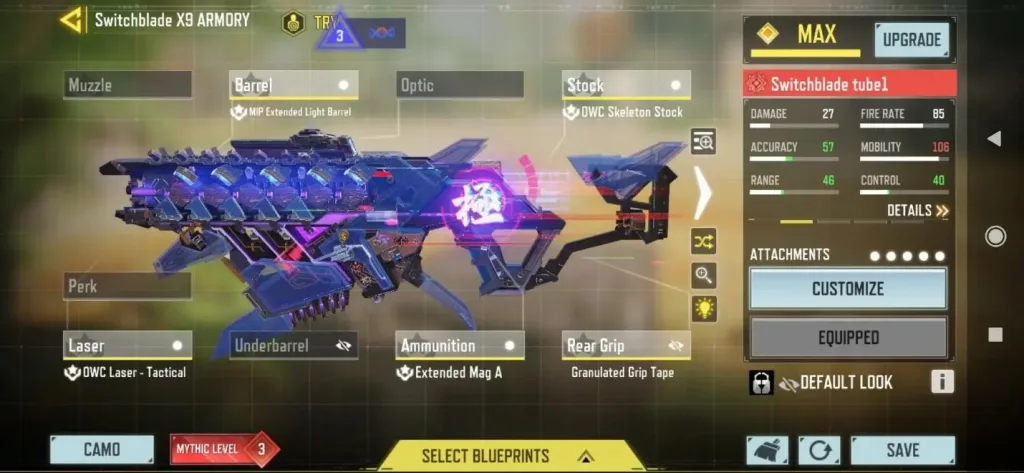
Task: Go back using the yellow arrow
Action: [x=72, y=20]
